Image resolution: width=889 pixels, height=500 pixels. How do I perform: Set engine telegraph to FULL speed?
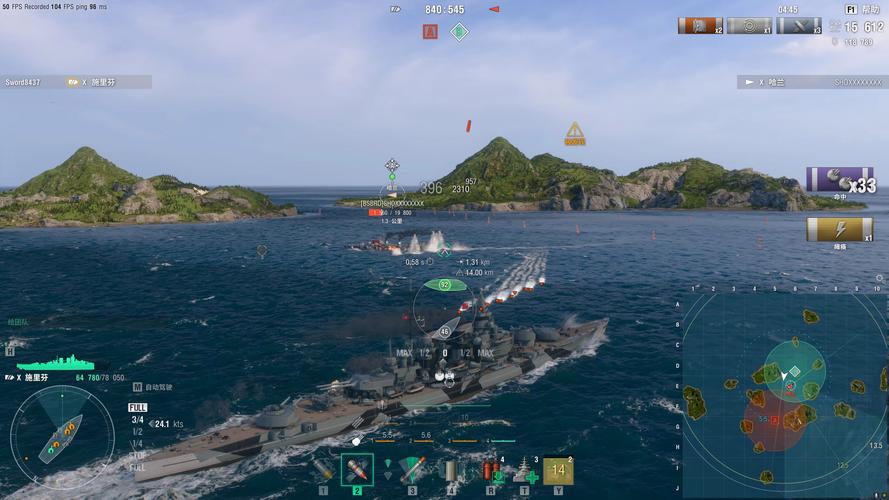[137, 408]
